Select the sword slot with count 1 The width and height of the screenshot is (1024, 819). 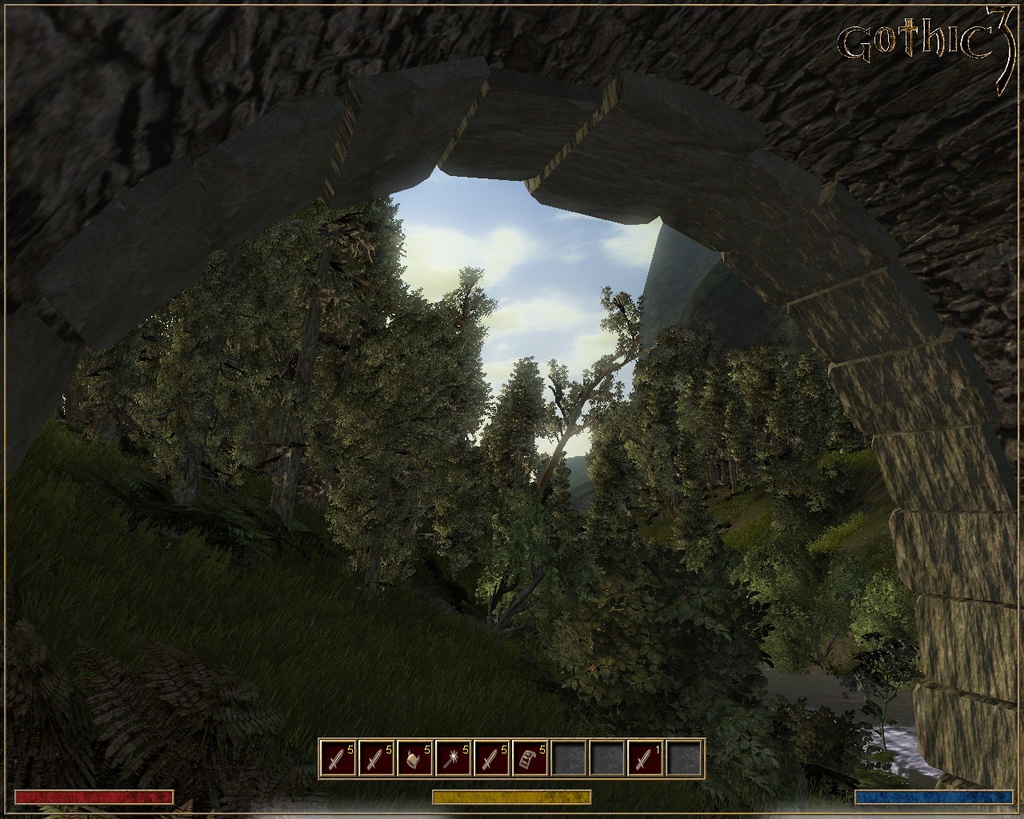point(645,759)
